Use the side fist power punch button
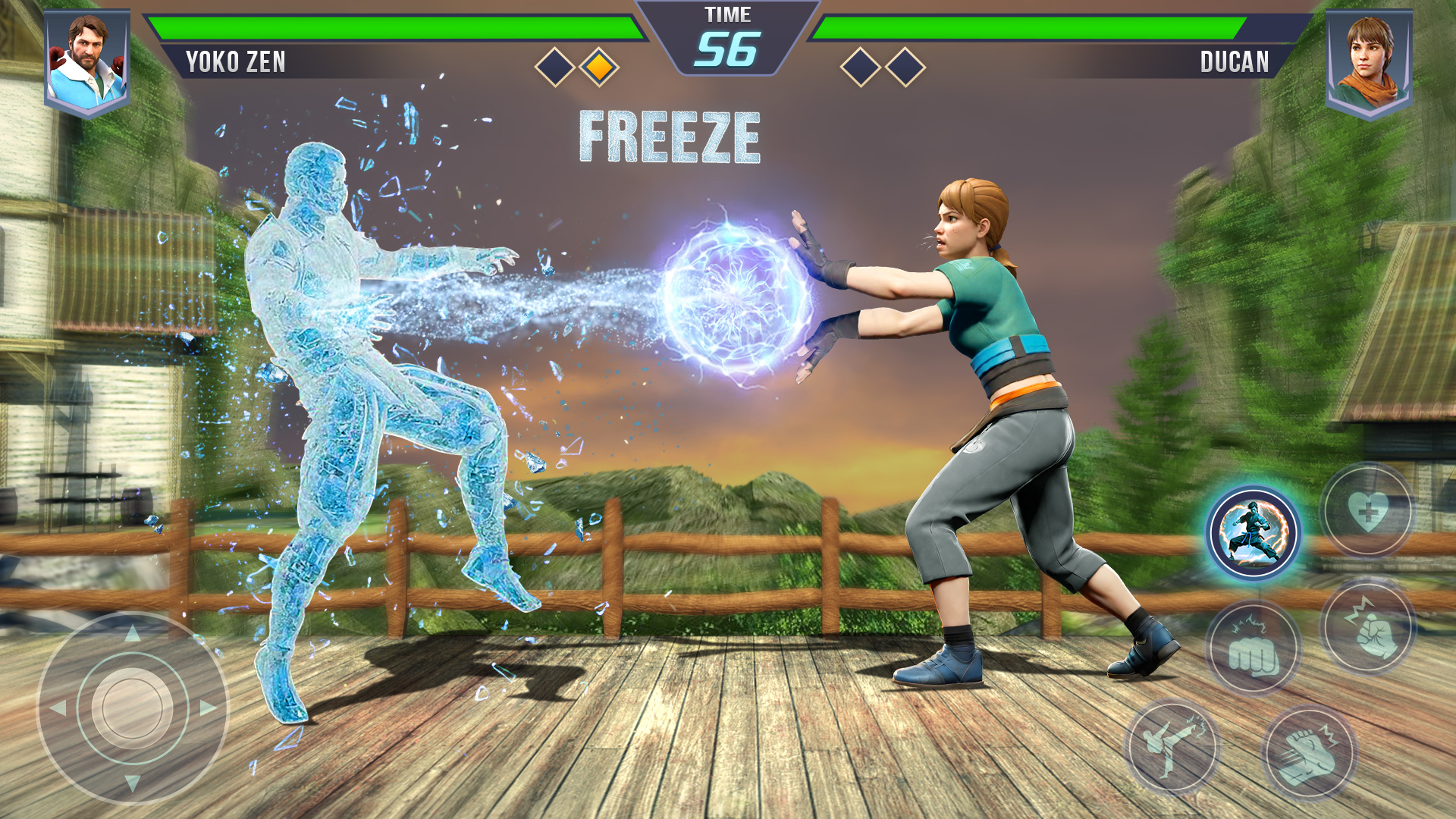 1368,627
